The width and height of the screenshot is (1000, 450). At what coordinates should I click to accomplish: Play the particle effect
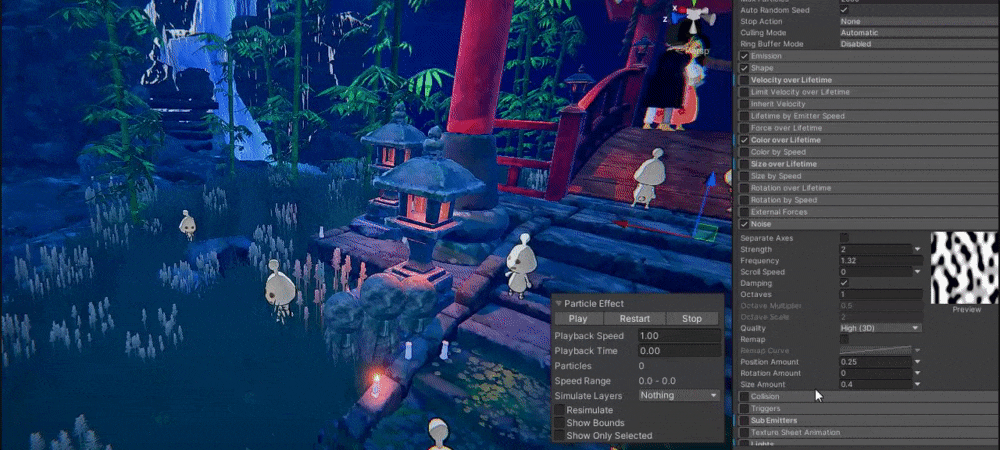coord(578,319)
